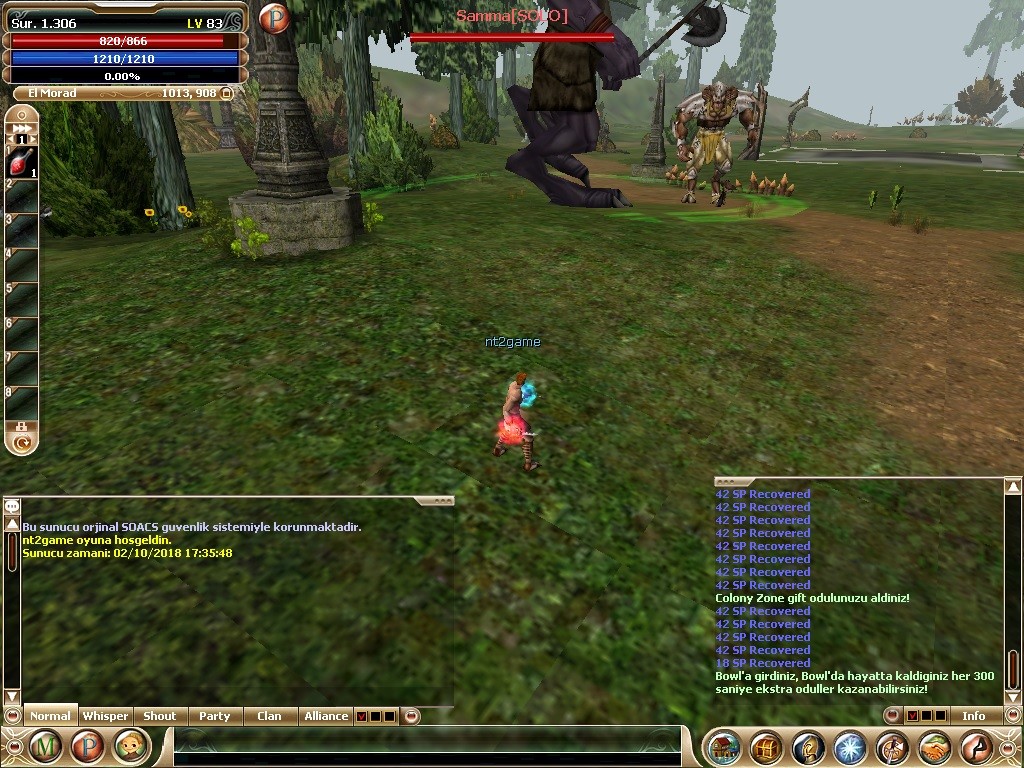The image size is (1024, 768).
Task: Open the Party chat tab
Action: 214,716
